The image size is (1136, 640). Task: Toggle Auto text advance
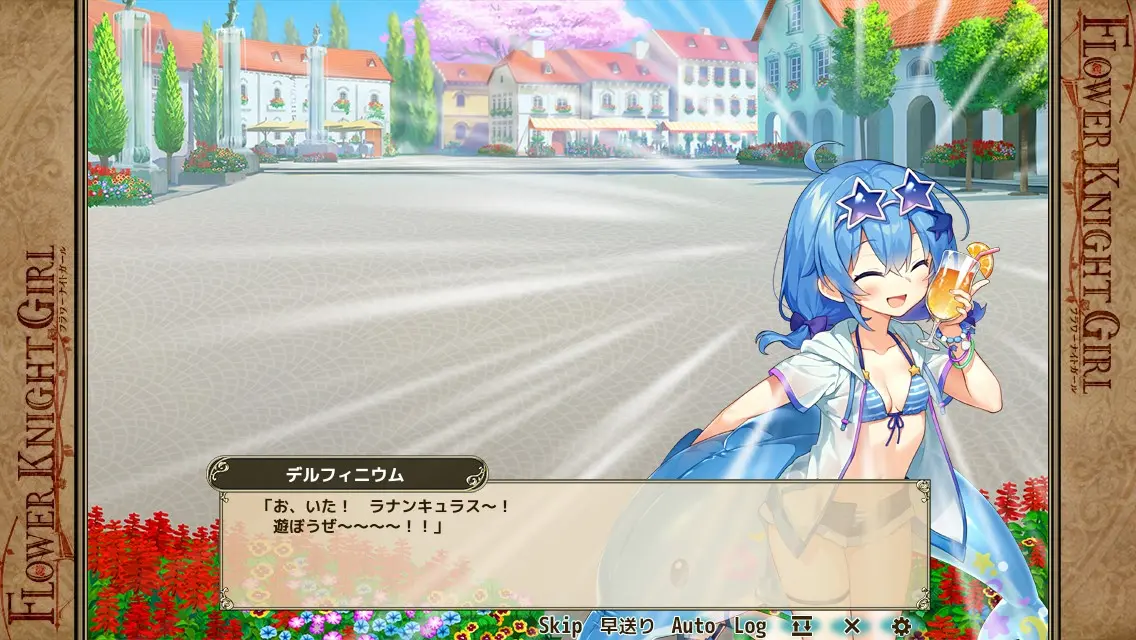pyautogui.click(x=693, y=626)
